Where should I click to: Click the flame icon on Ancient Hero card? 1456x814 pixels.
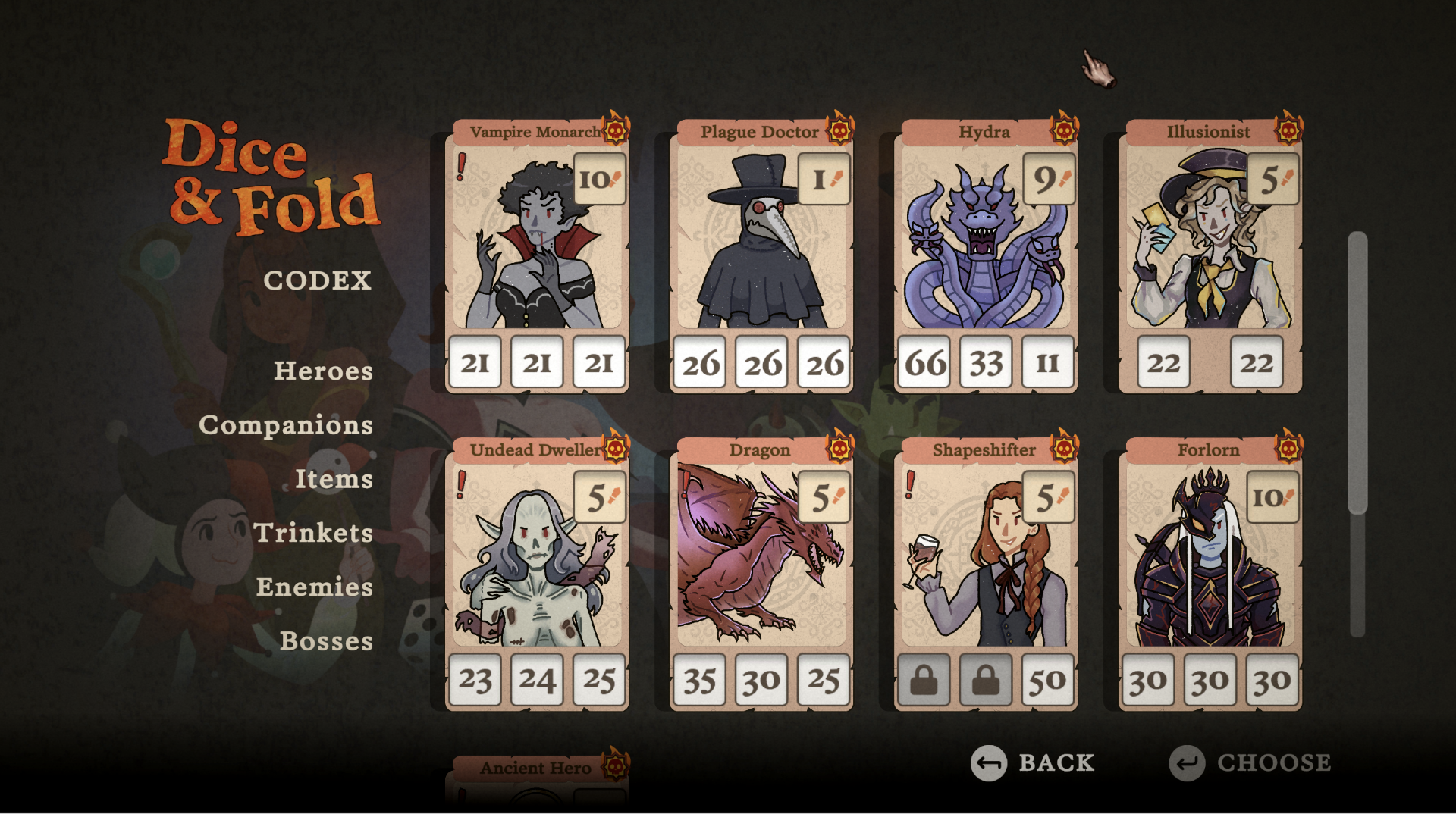point(614,765)
